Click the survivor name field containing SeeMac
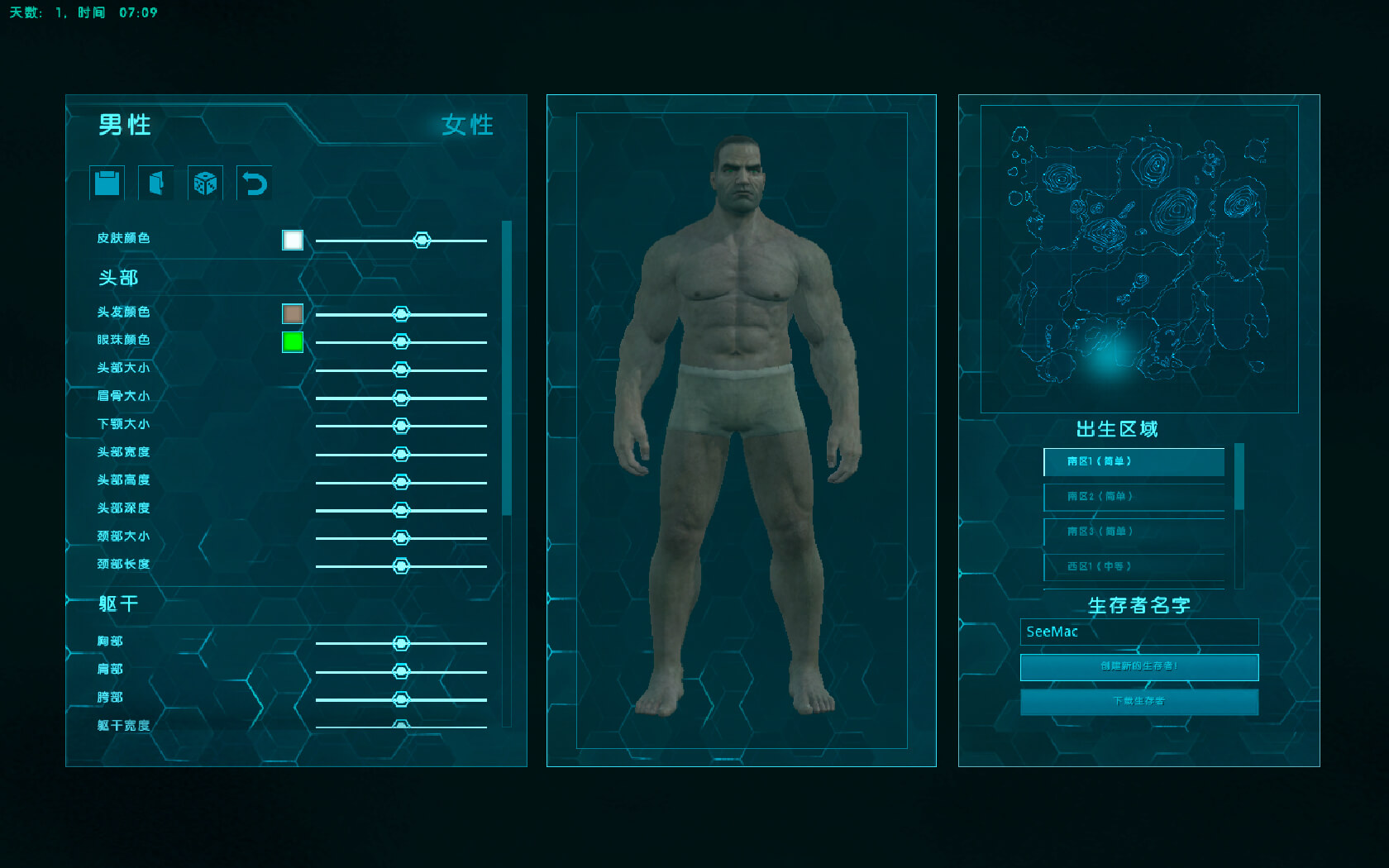 tap(1138, 632)
